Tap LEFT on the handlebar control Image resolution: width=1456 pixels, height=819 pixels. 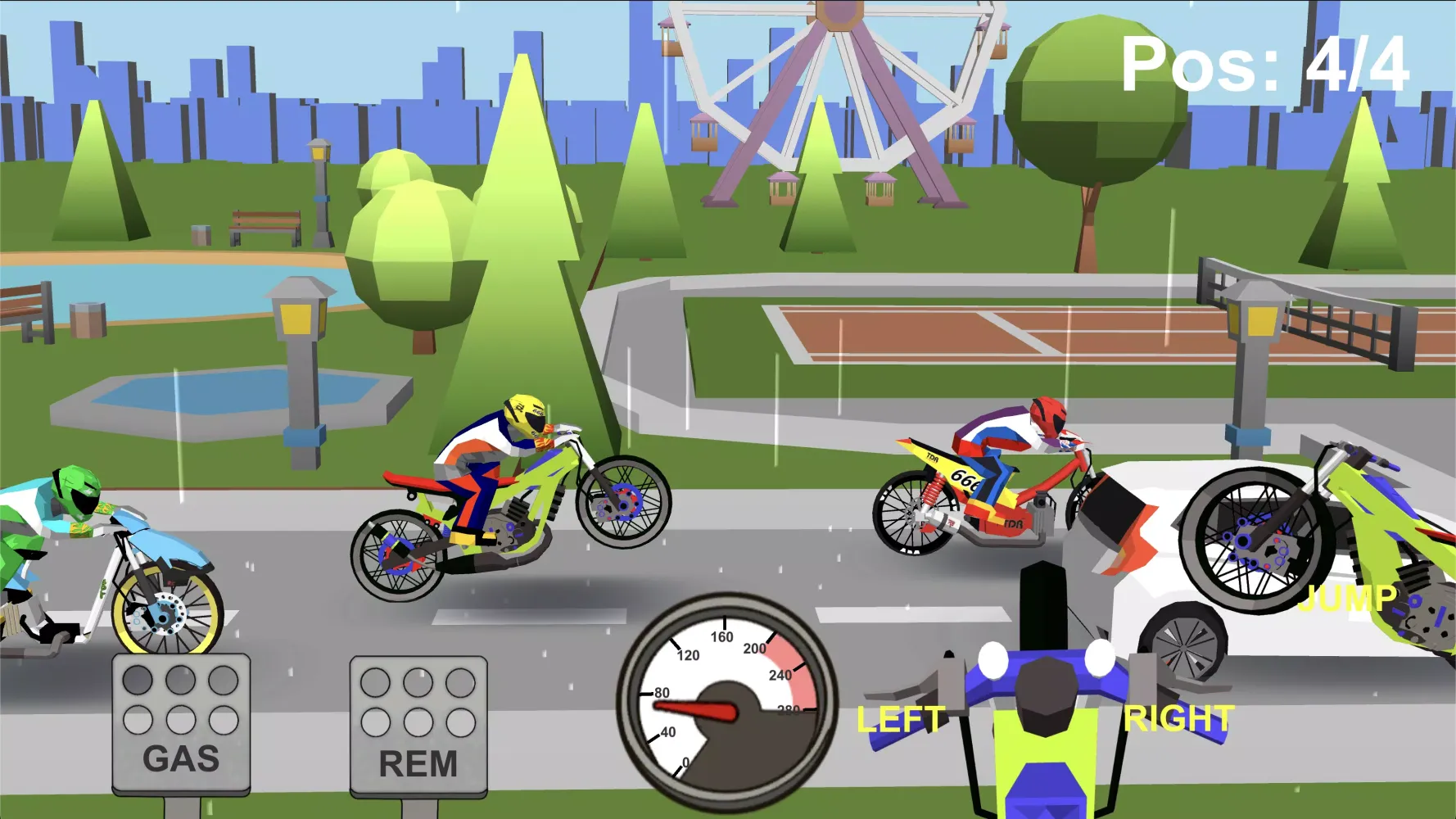pyautogui.click(x=900, y=719)
